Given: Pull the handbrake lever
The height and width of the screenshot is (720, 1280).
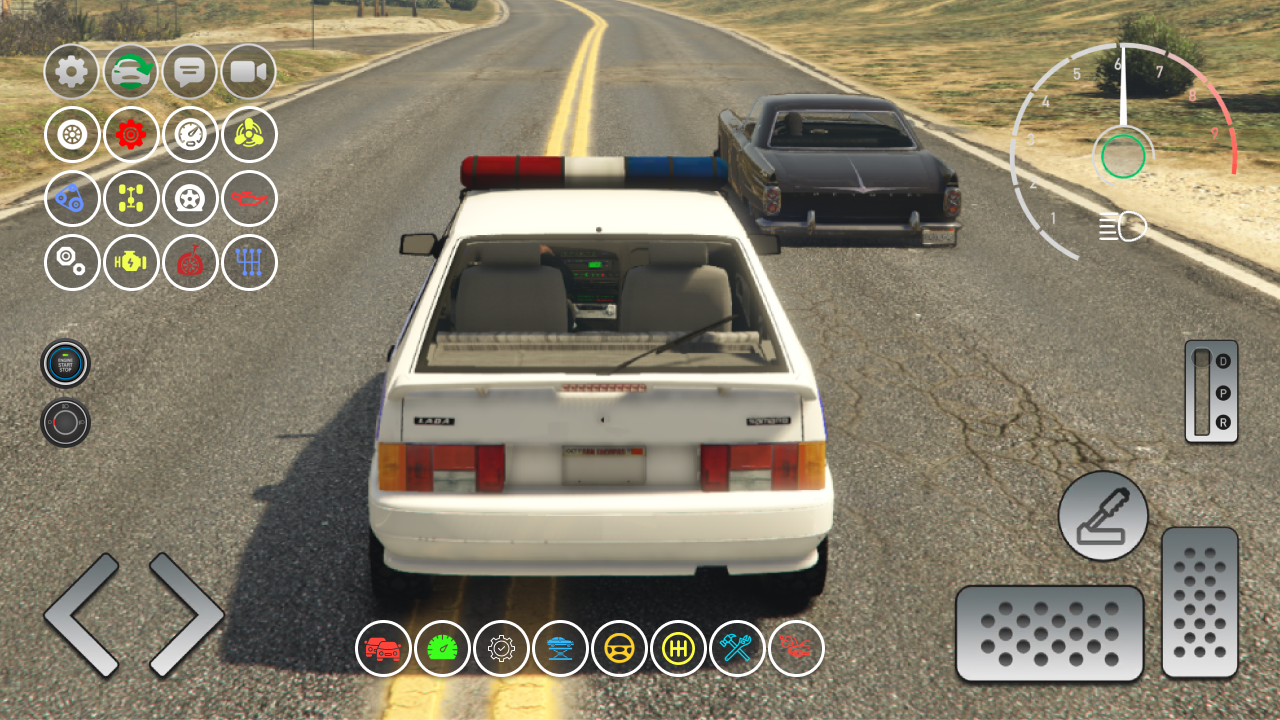Looking at the screenshot, I should [x=1102, y=517].
